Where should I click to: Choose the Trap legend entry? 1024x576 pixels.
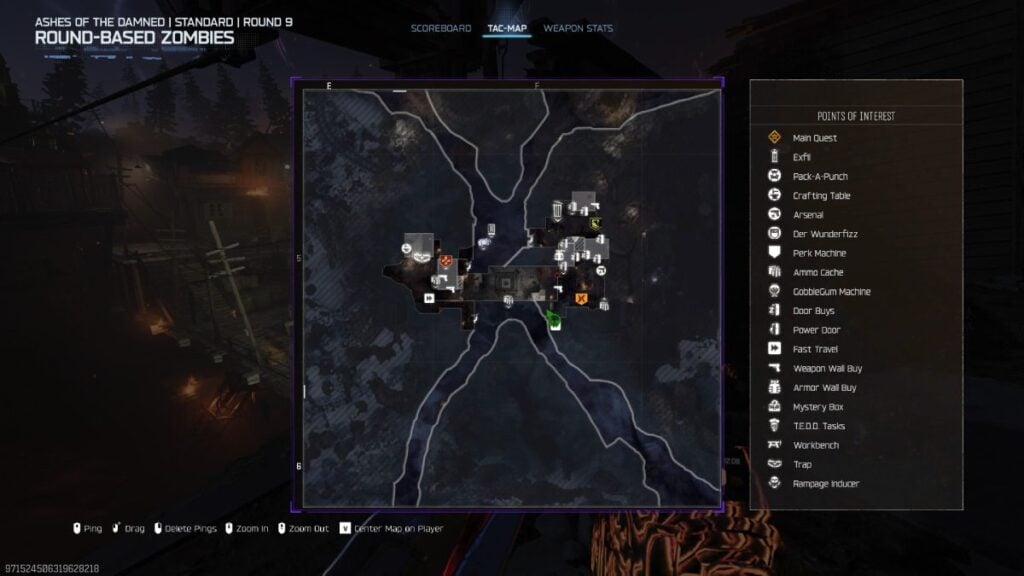coord(802,465)
